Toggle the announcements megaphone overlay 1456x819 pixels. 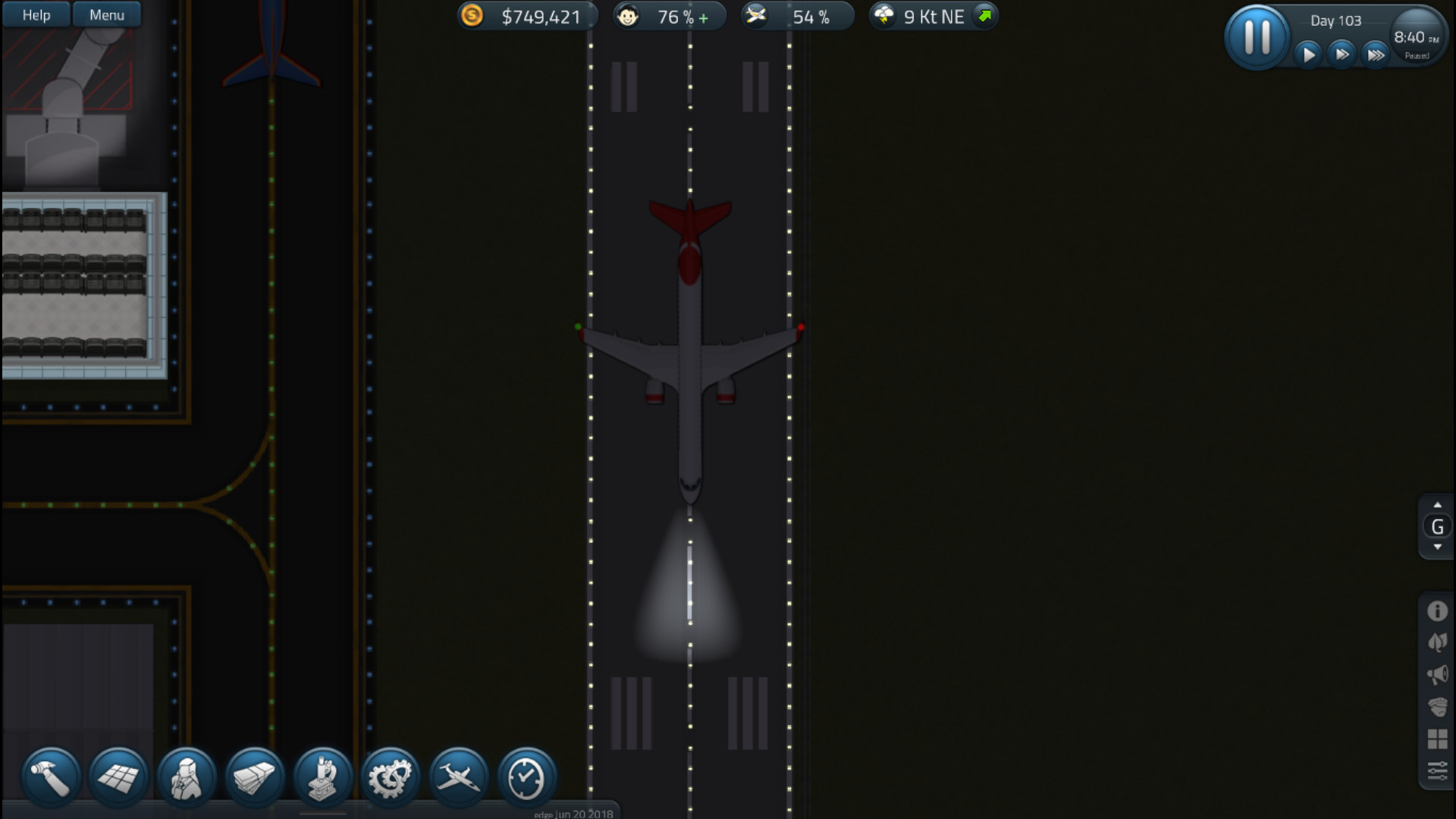coord(1436,673)
